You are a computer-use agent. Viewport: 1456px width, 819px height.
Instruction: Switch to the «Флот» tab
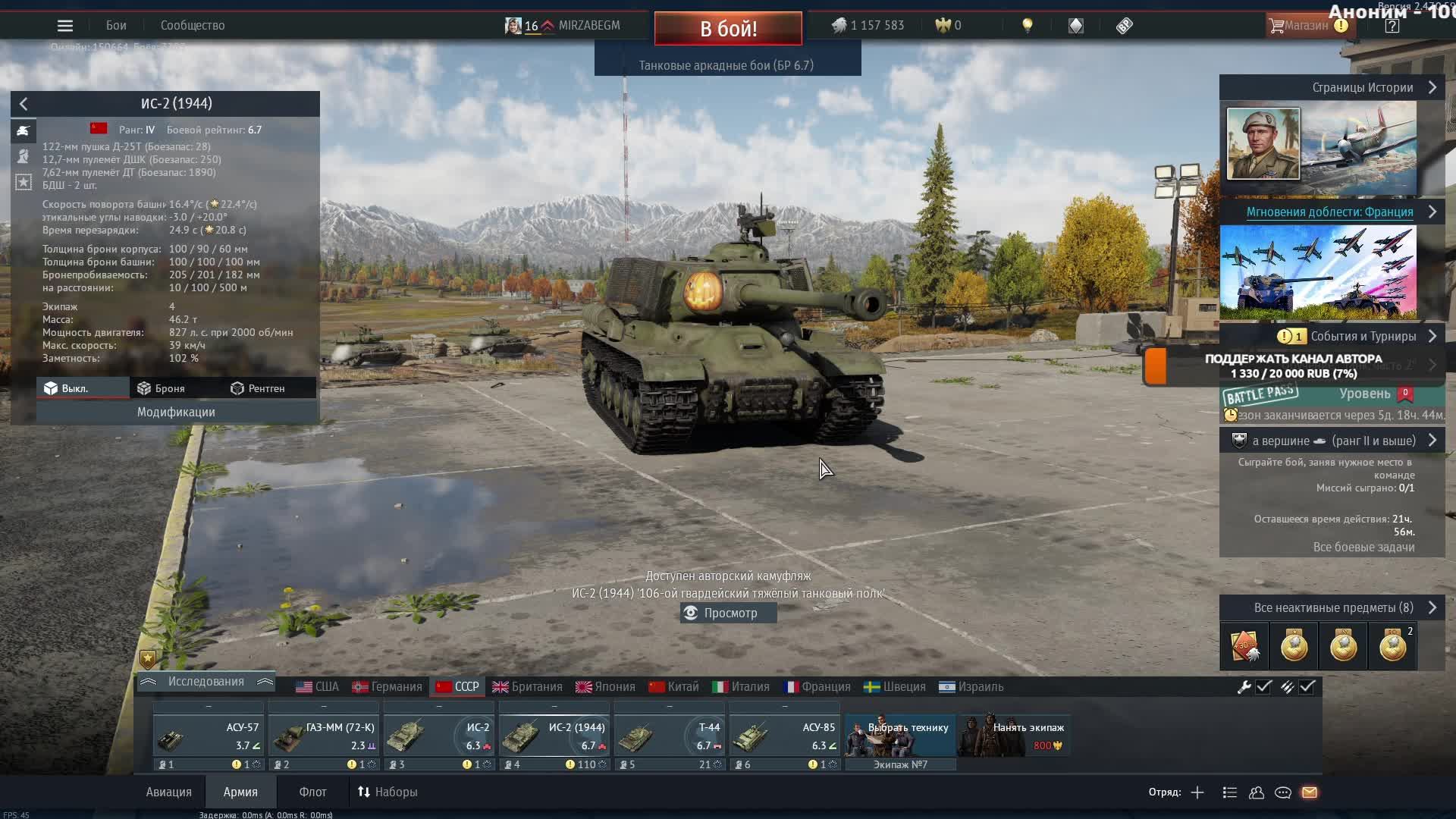312,792
